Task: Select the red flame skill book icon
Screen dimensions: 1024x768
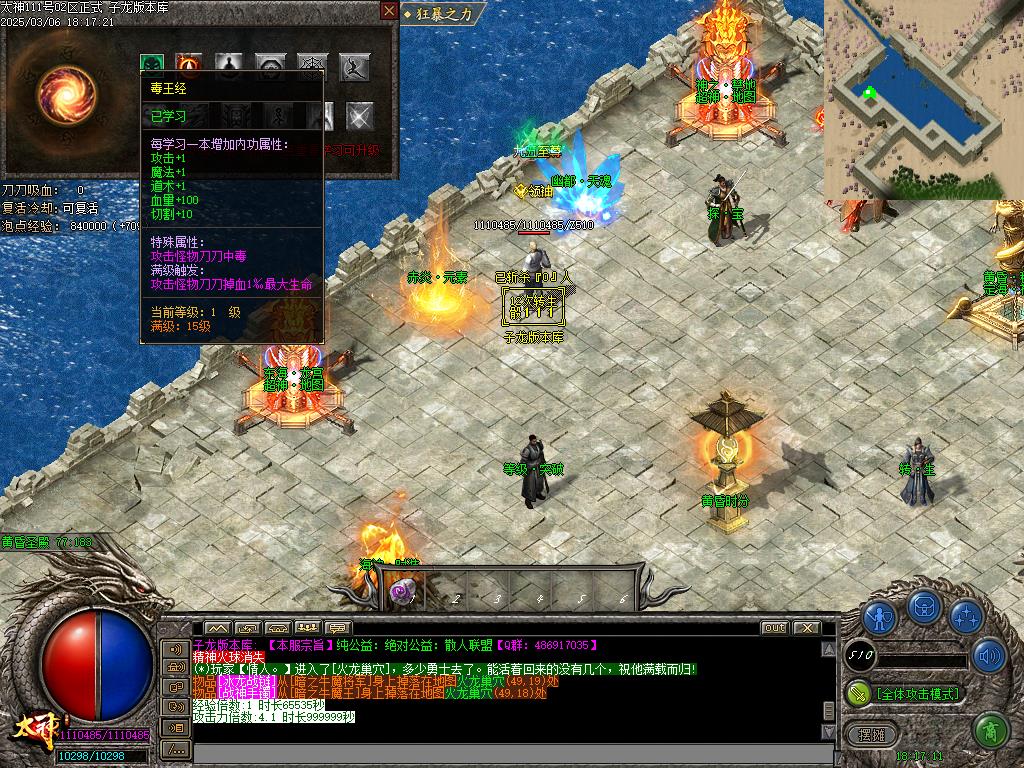Action: pos(189,66)
